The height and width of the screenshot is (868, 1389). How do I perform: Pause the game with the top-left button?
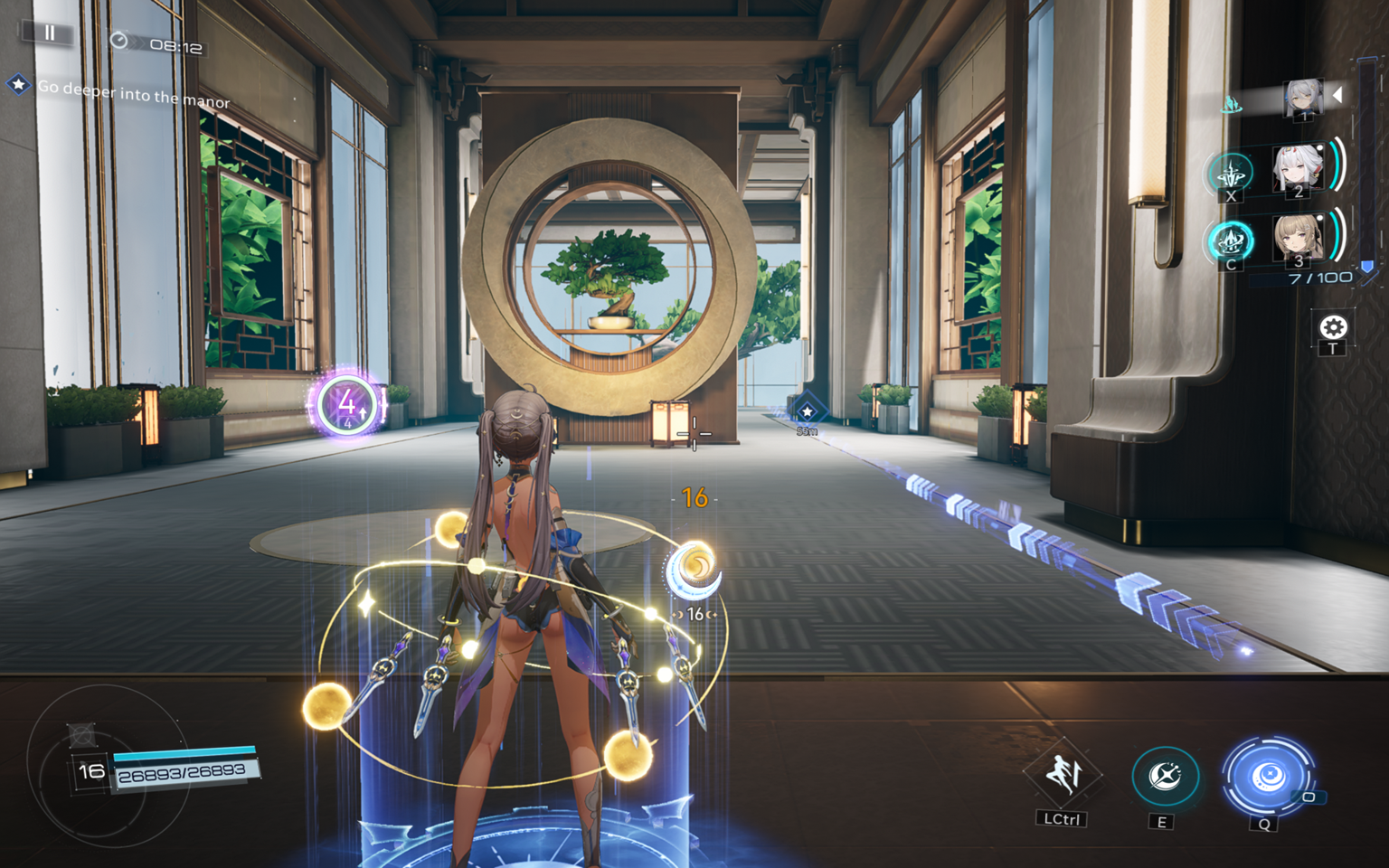(x=50, y=33)
